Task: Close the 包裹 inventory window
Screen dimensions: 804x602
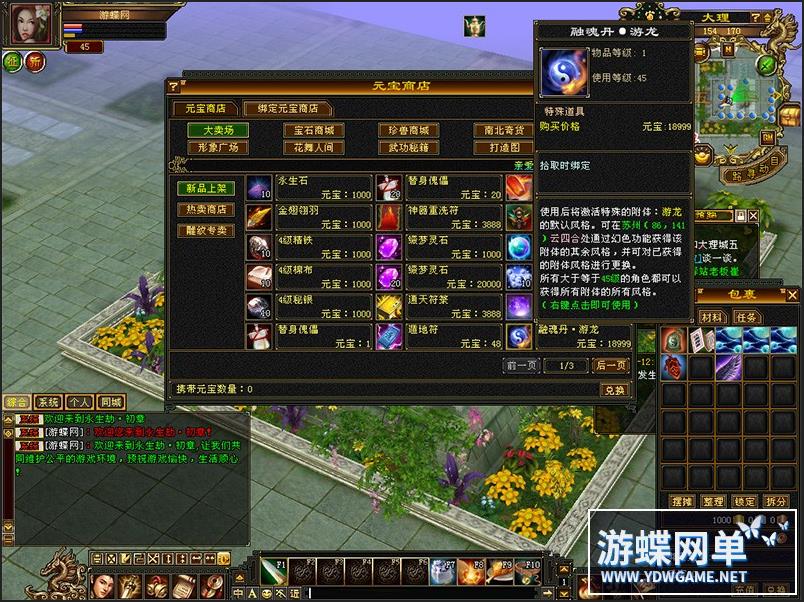Action: [791, 296]
